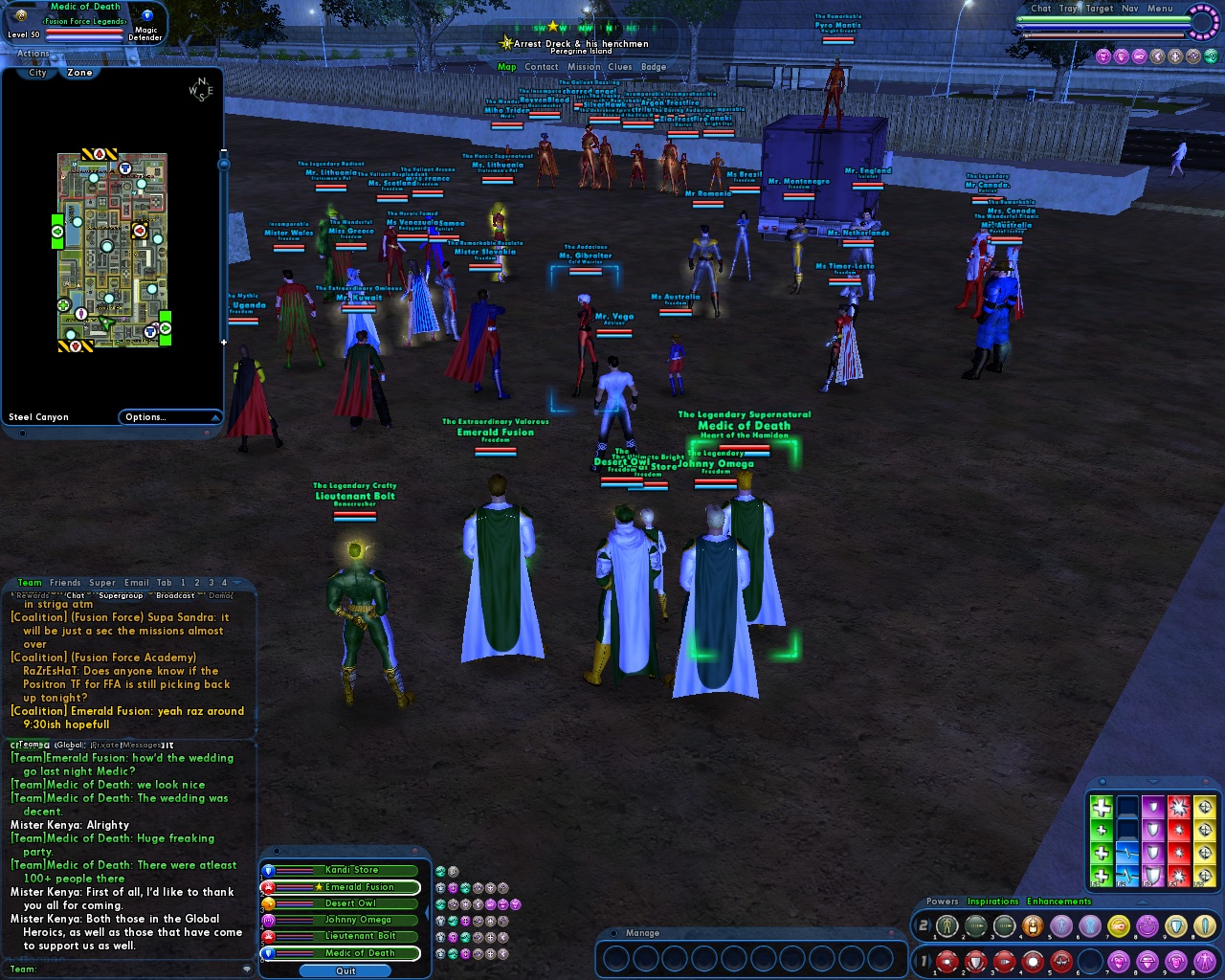Click the scrollbar on the map window's right edge
Viewport: 1225px width, 980px height.
coord(223,239)
